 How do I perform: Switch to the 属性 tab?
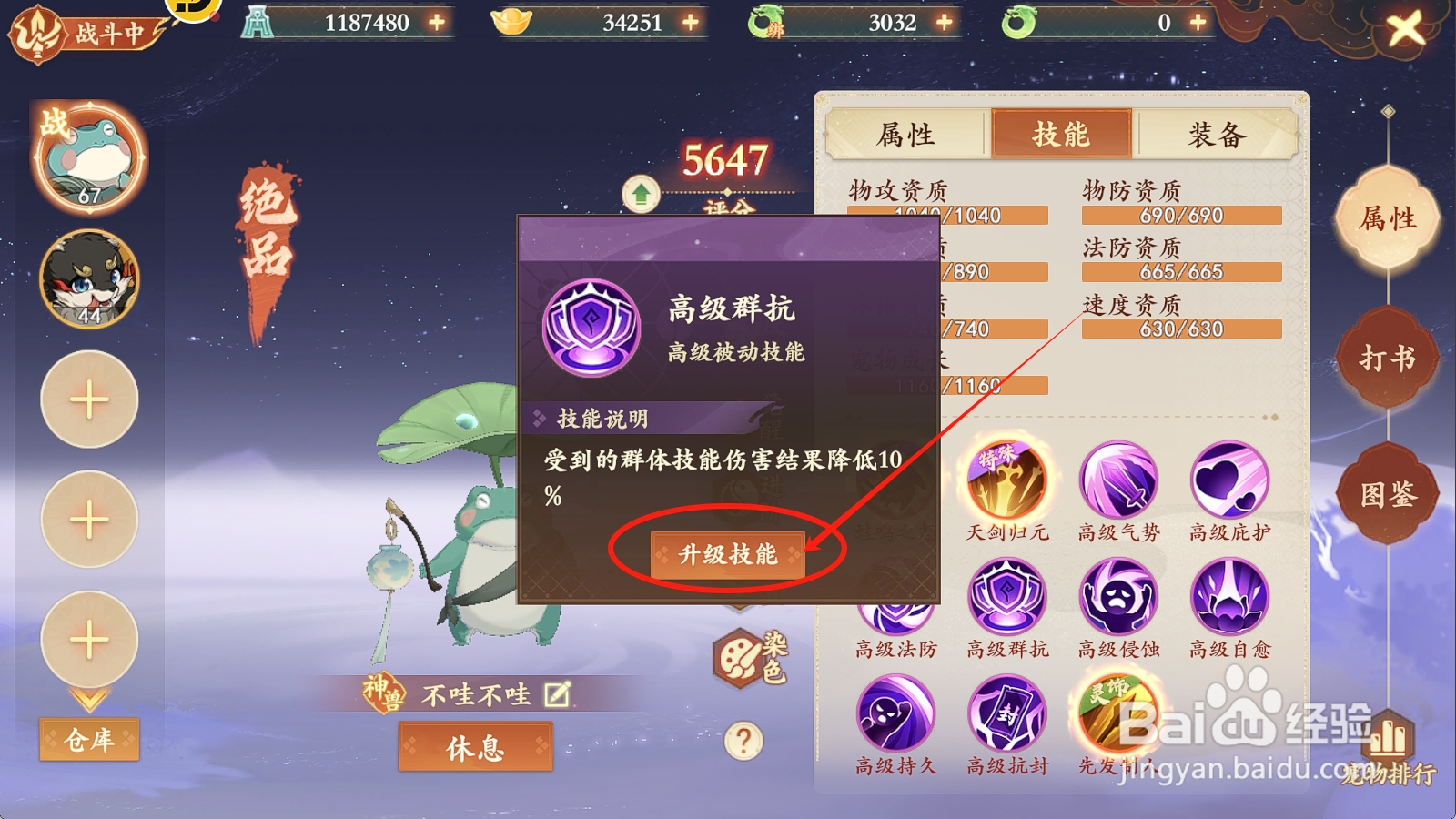907,134
